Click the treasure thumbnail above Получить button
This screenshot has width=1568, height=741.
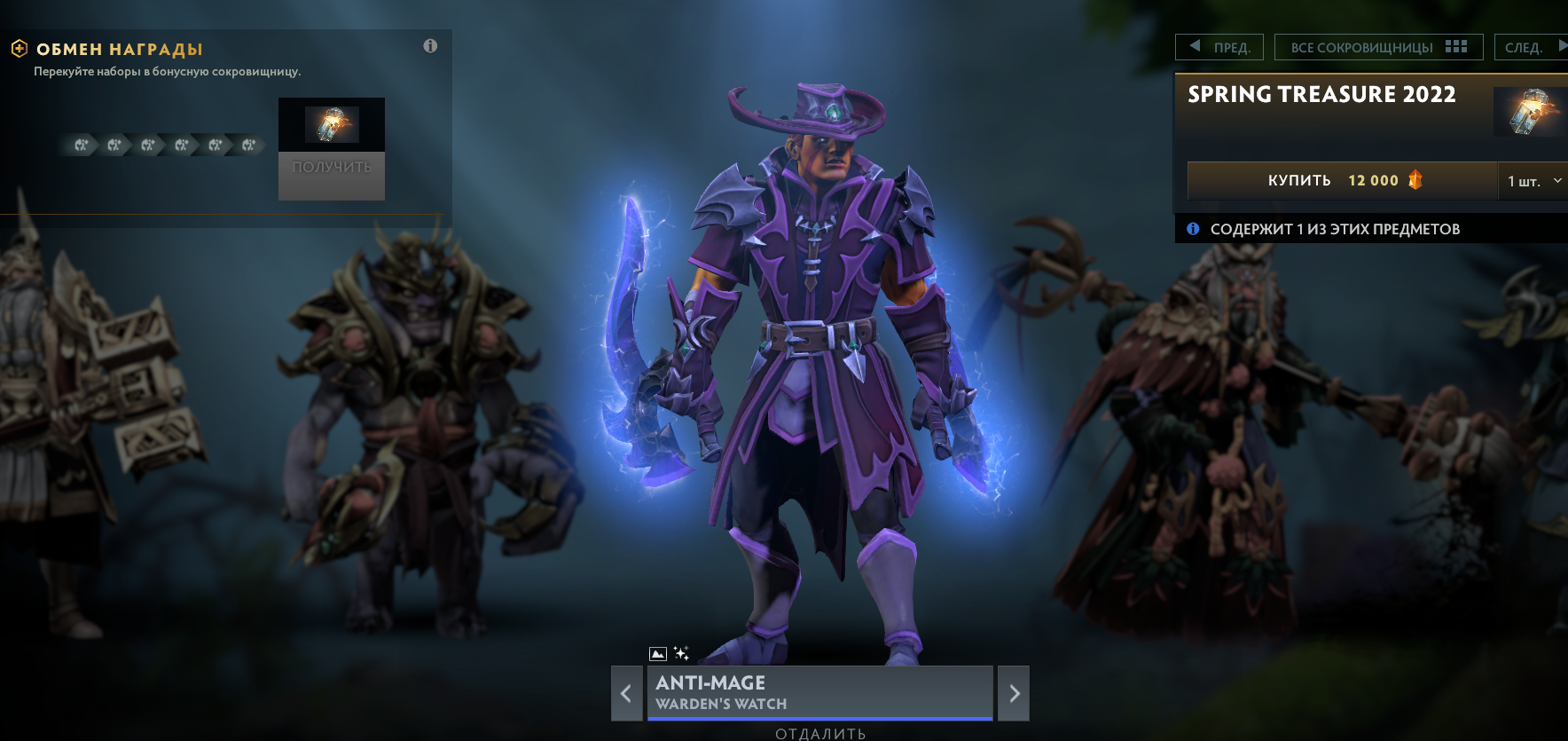[x=332, y=125]
